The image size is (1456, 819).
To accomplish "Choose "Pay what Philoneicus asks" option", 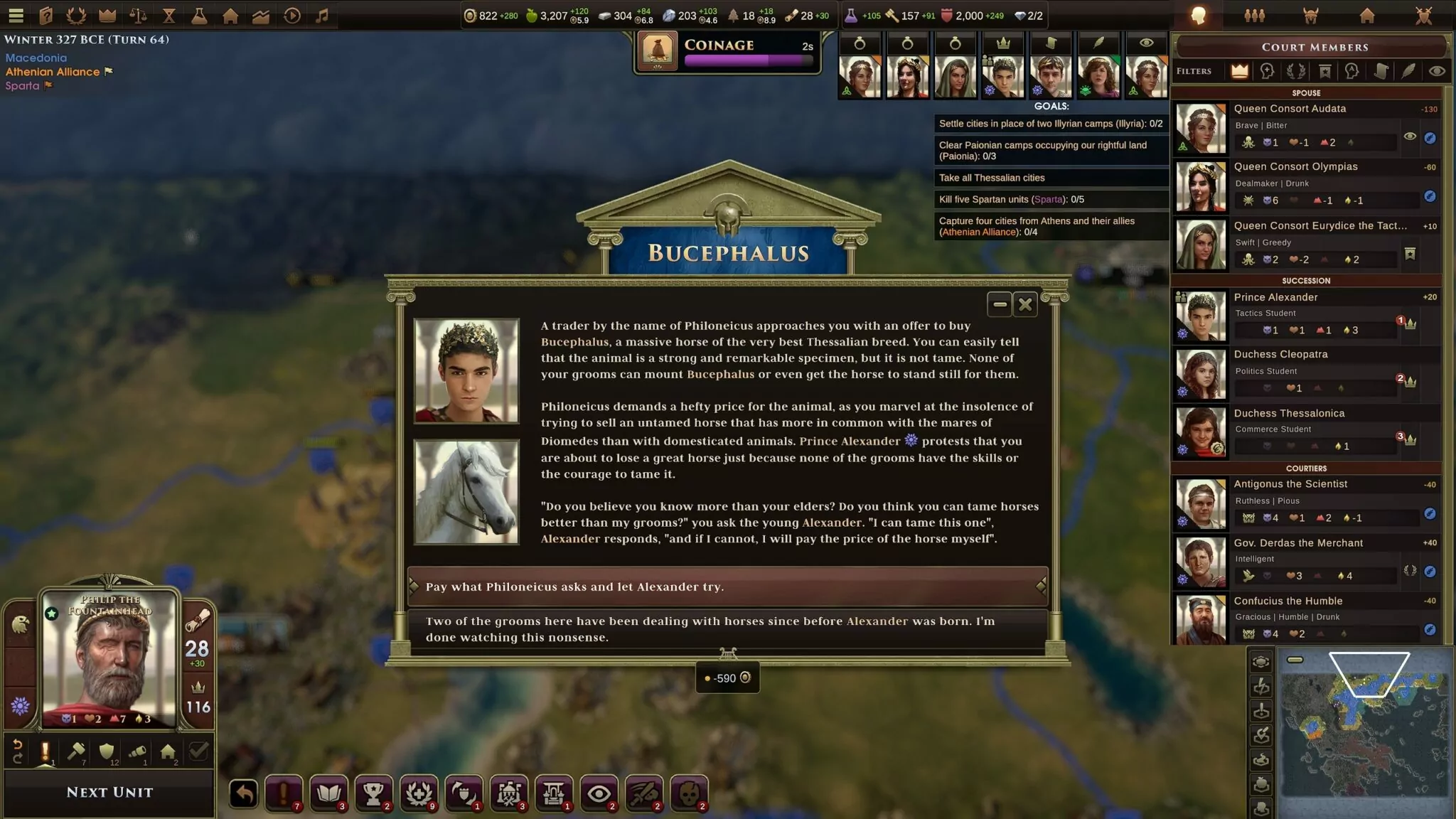I will [x=727, y=587].
